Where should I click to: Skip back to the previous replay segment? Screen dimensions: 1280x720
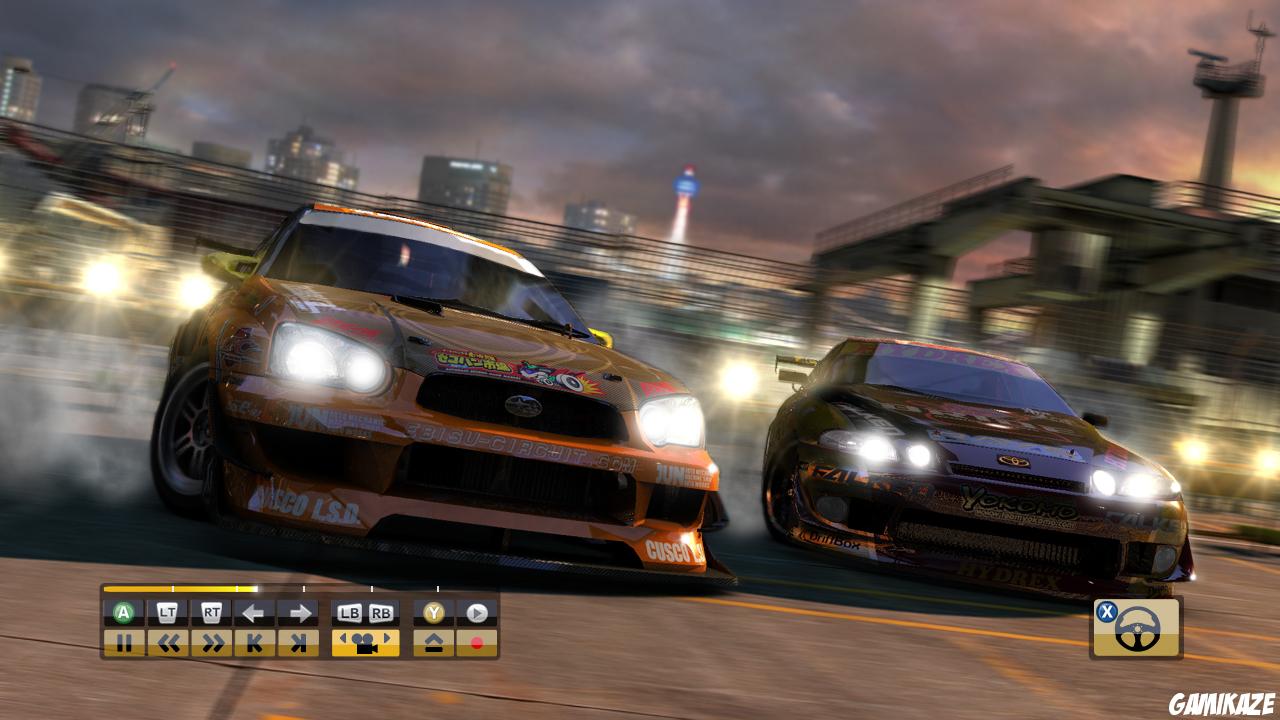257,641
